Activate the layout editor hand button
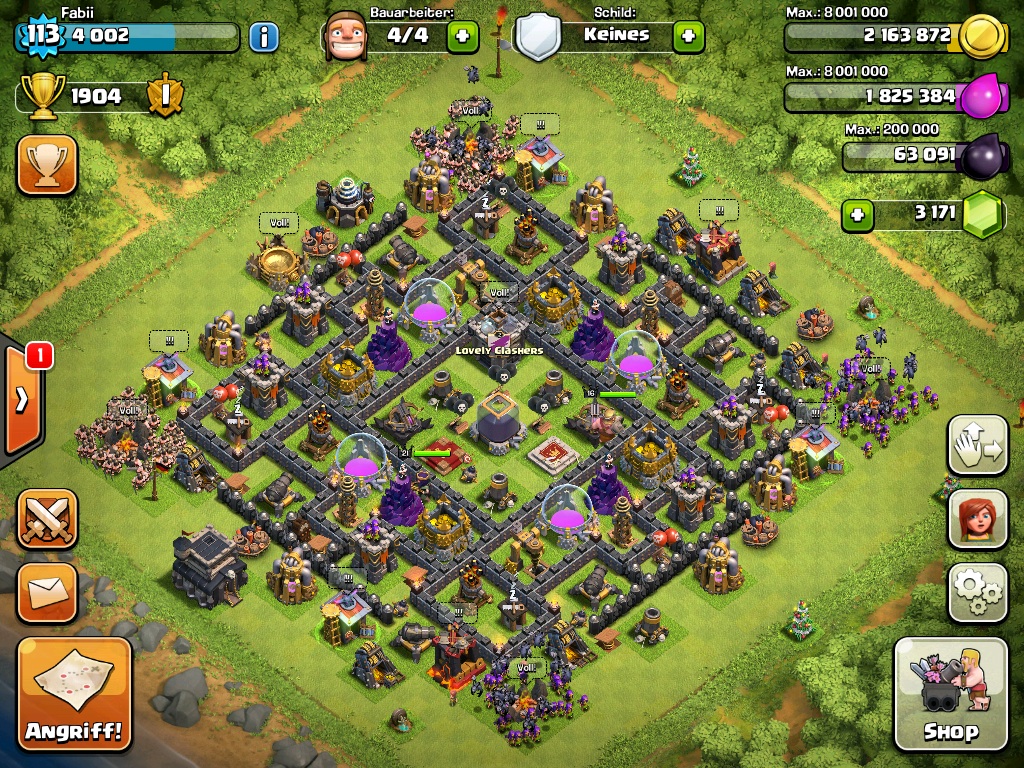This screenshot has height=768, width=1024. [977, 446]
